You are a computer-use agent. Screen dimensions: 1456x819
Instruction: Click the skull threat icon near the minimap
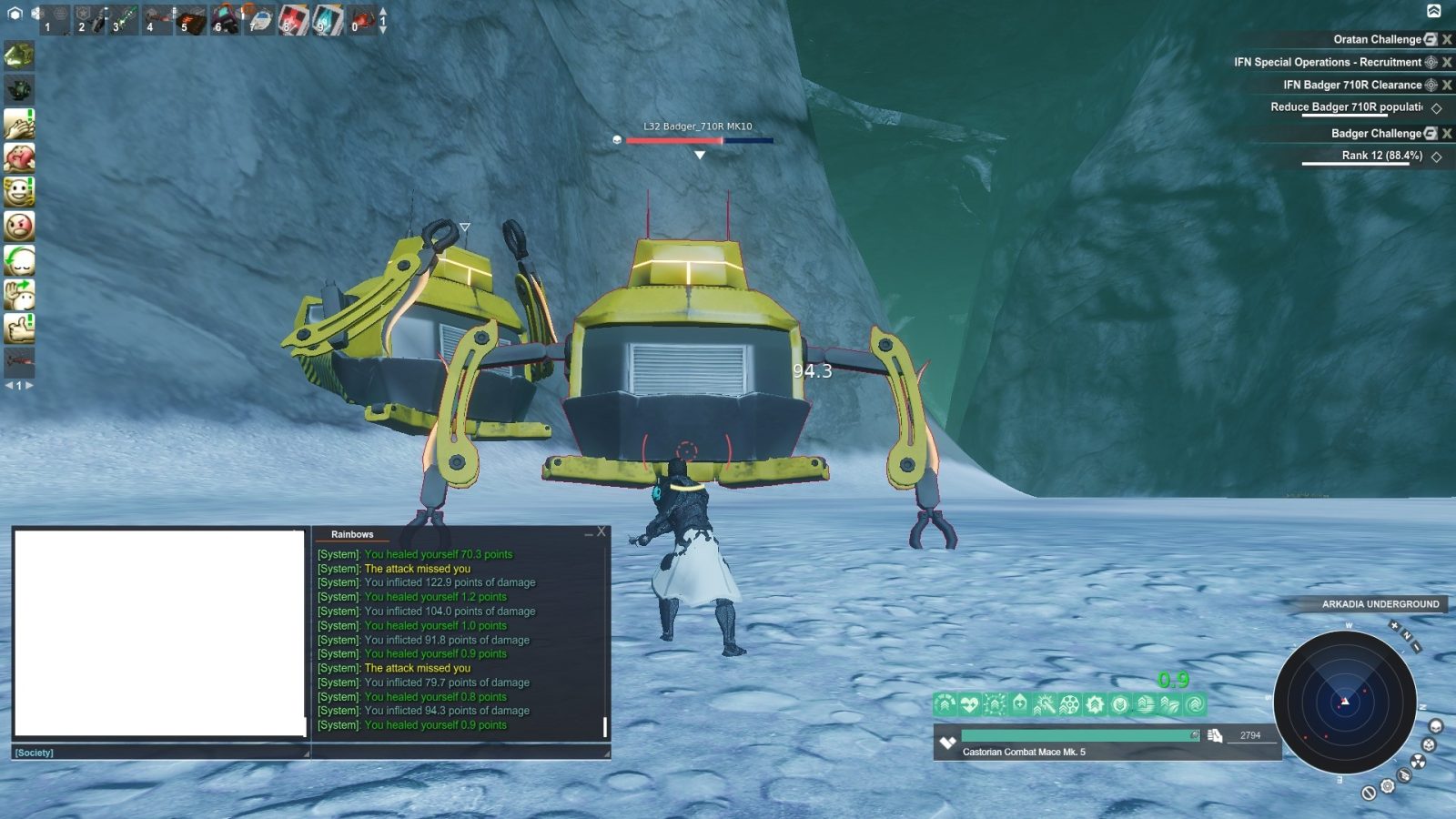(x=1437, y=723)
